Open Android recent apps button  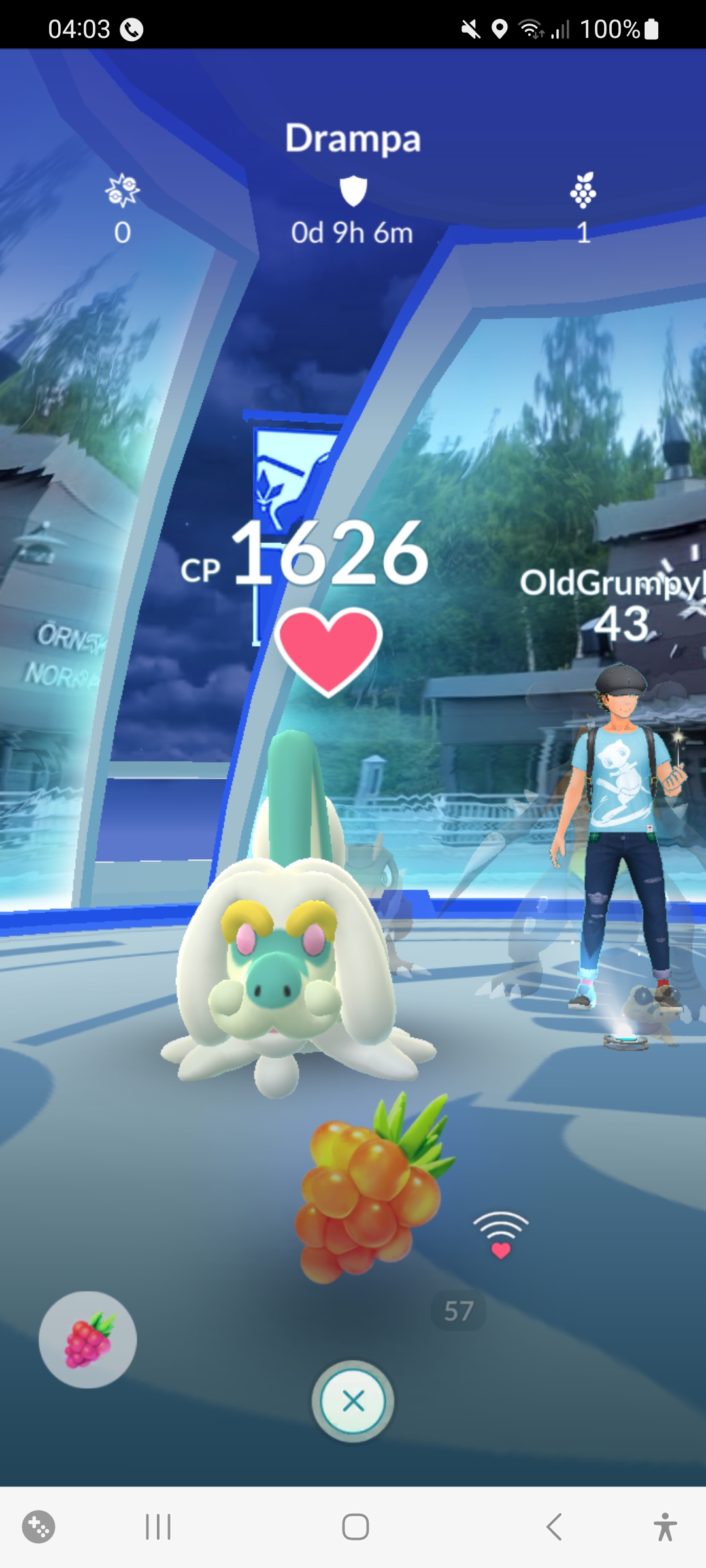158,1527
